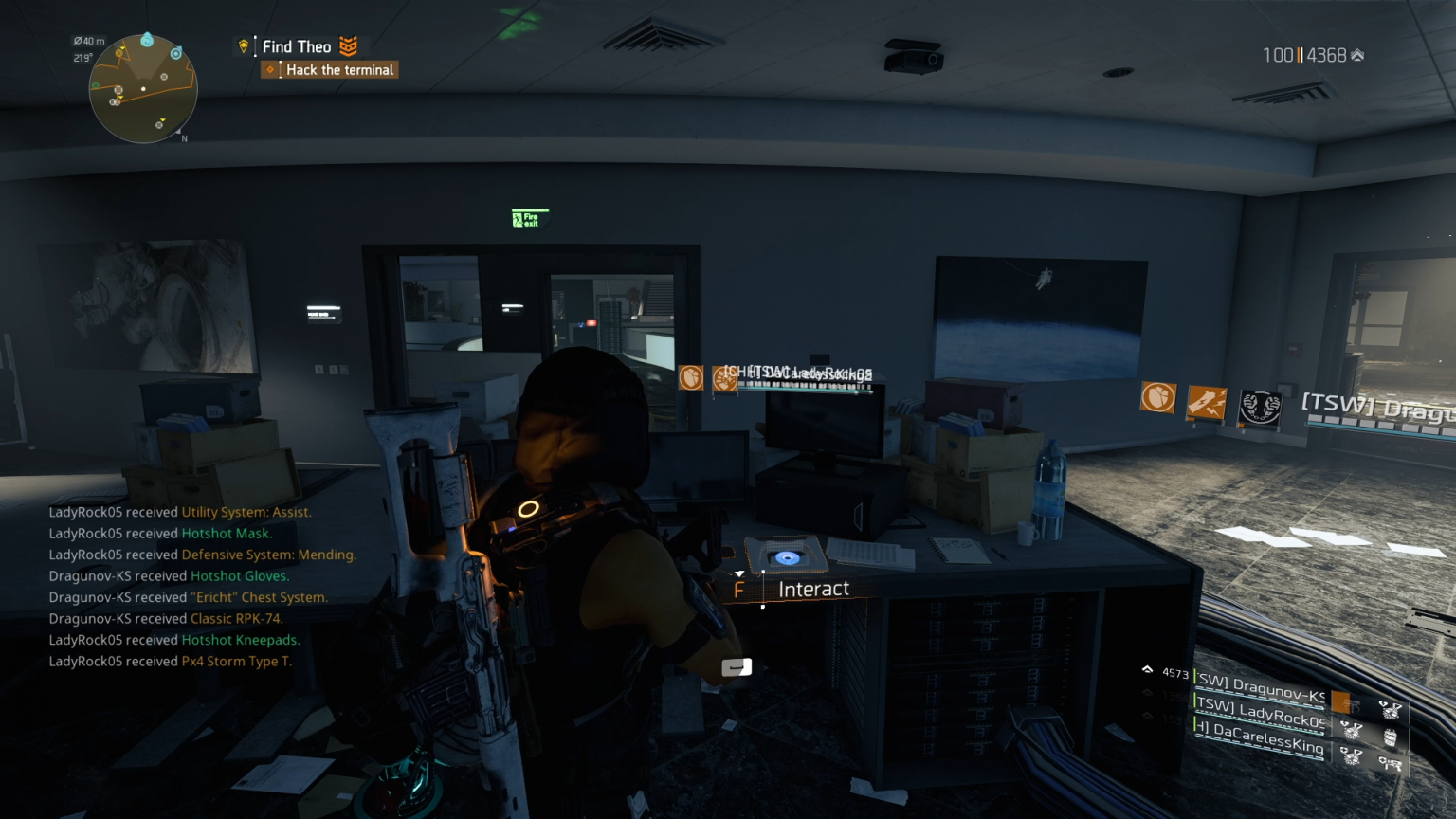Select Dragunov-KS in the group list
The height and width of the screenshot is (819, 1456).
1261,688
